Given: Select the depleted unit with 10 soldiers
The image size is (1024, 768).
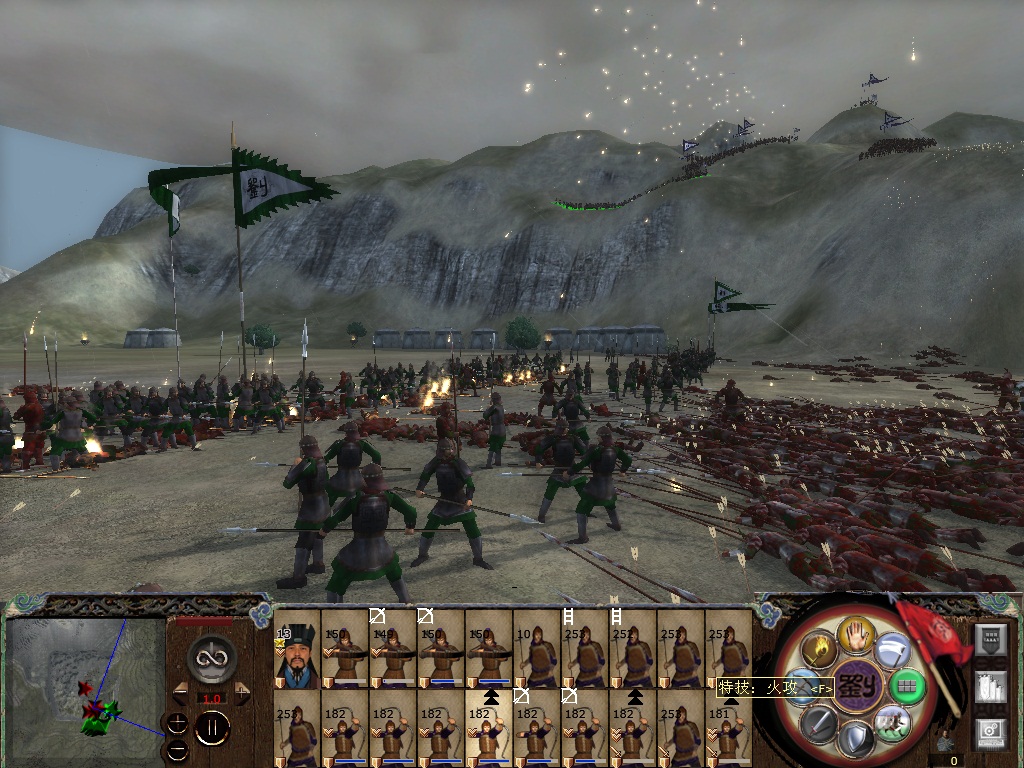Looking at the screenshot, I should [x=537, y=648].
